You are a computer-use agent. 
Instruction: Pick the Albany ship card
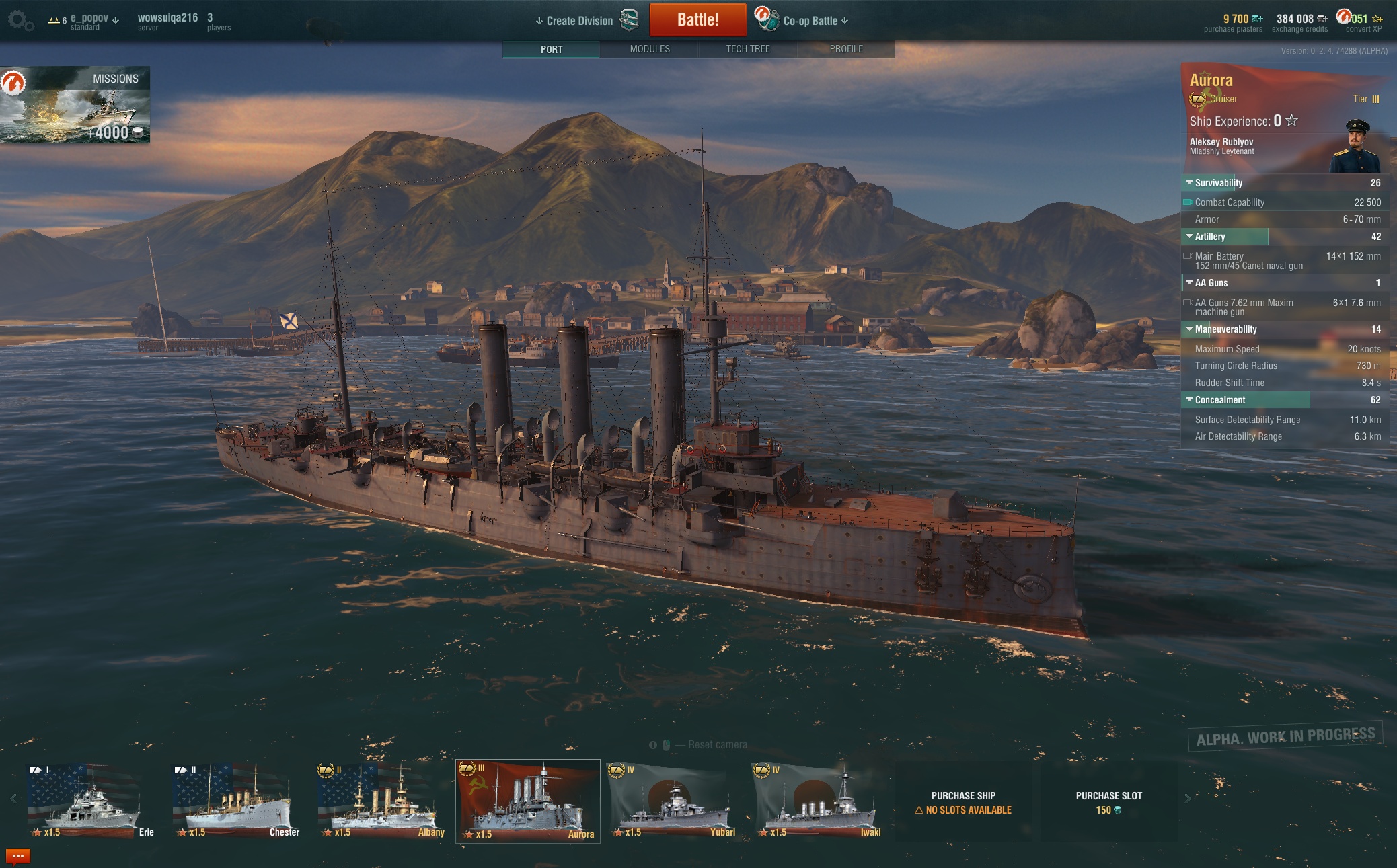381,801
